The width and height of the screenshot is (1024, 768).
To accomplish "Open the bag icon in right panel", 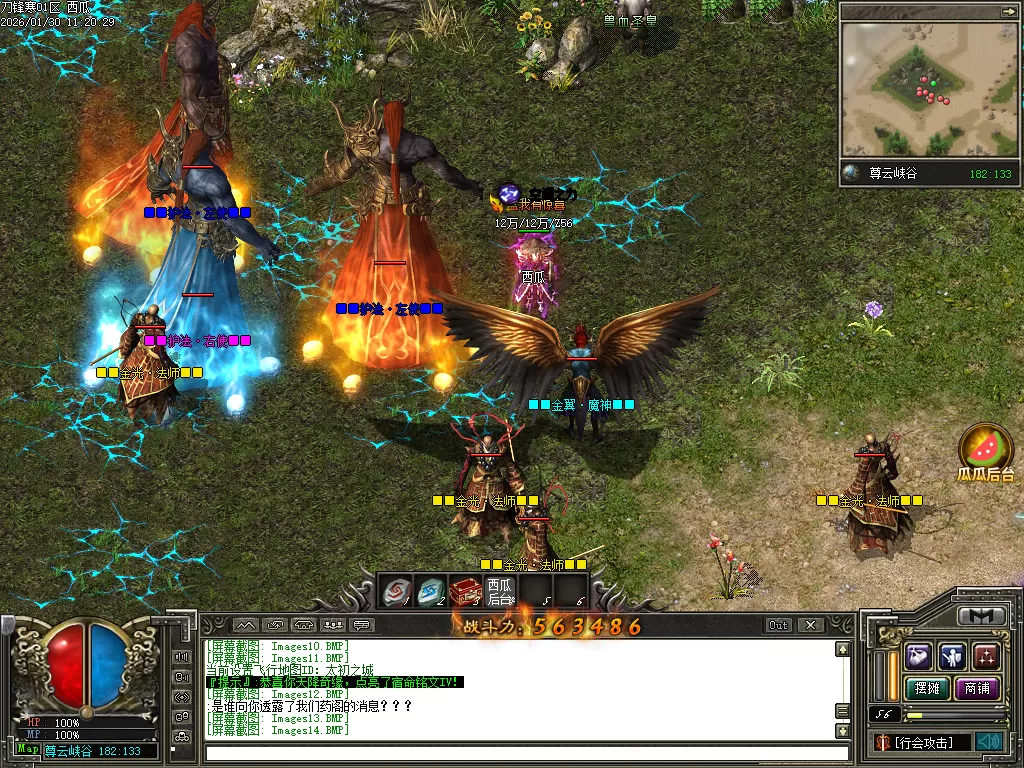I will point(919,656).
